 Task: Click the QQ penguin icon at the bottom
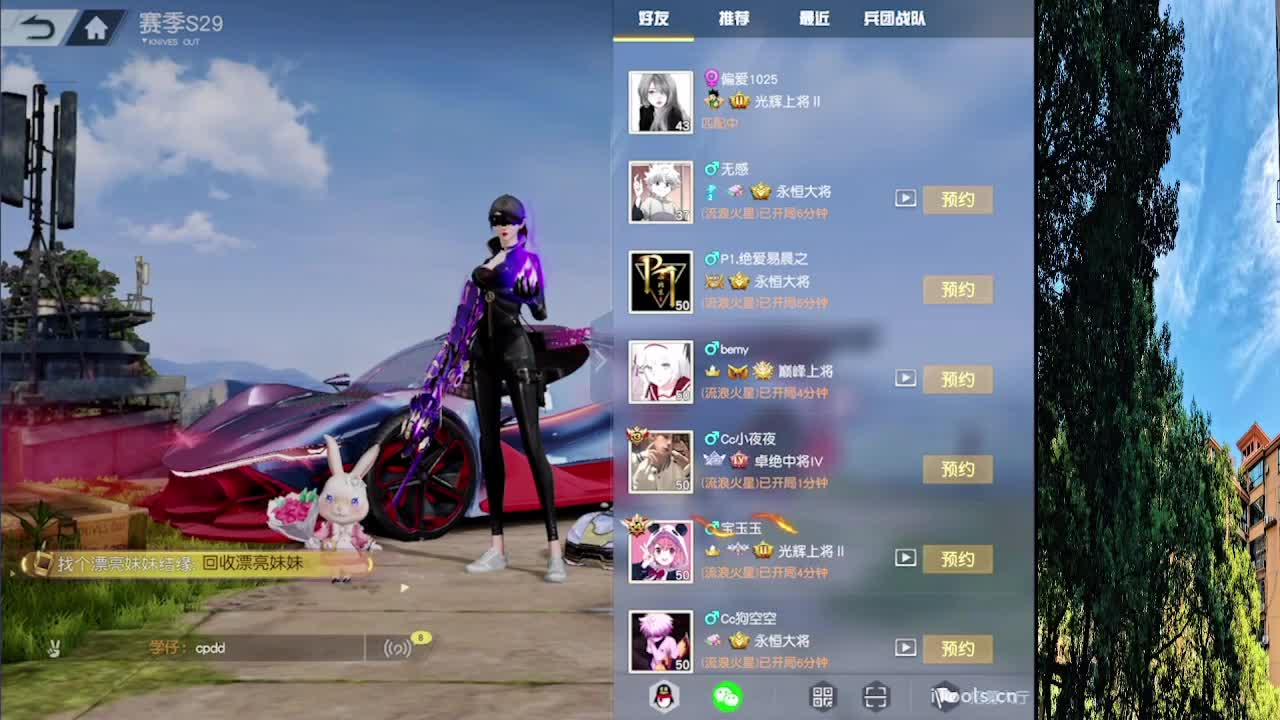coord(663,696)
